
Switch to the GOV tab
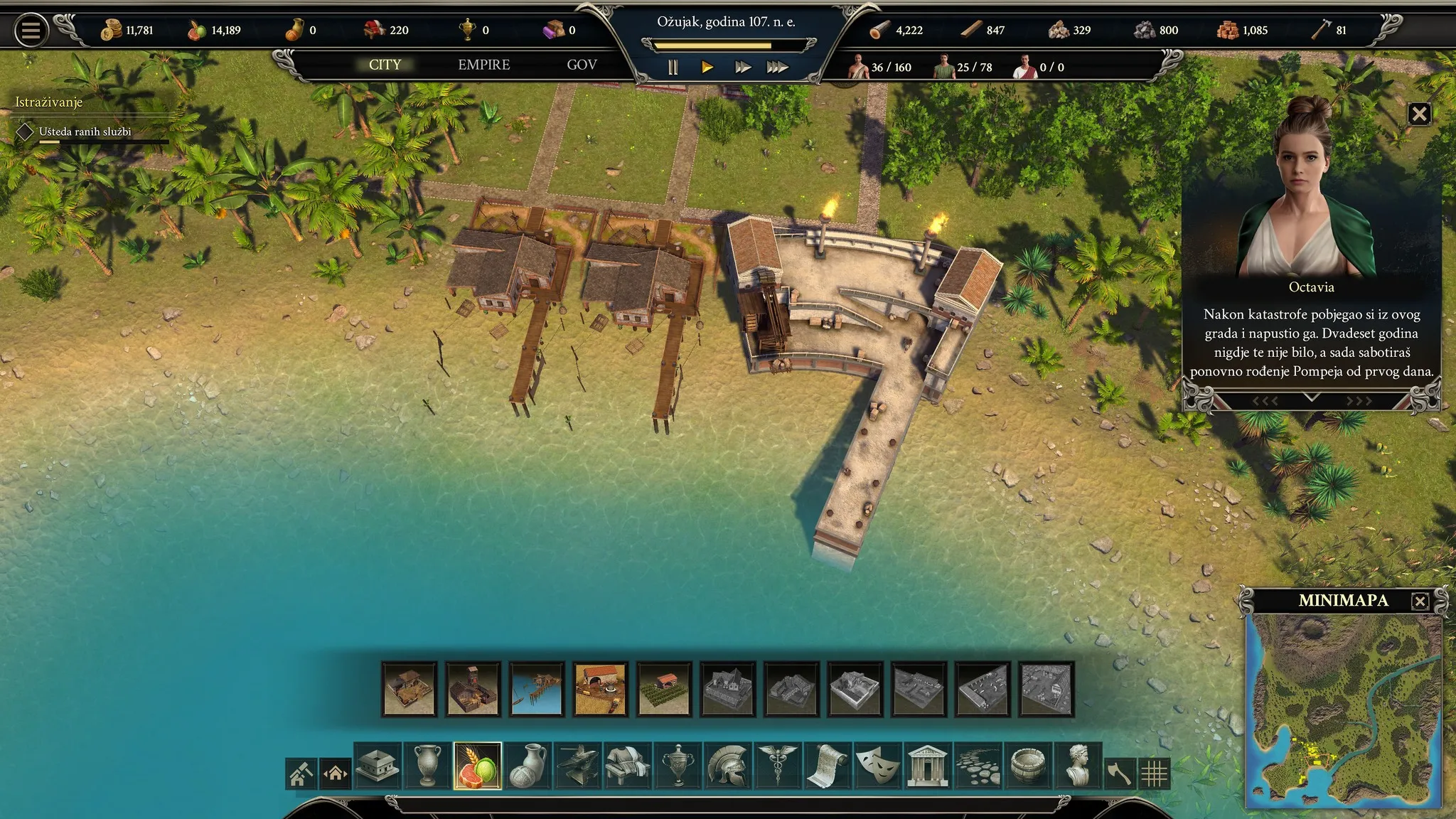coord(582,65)
